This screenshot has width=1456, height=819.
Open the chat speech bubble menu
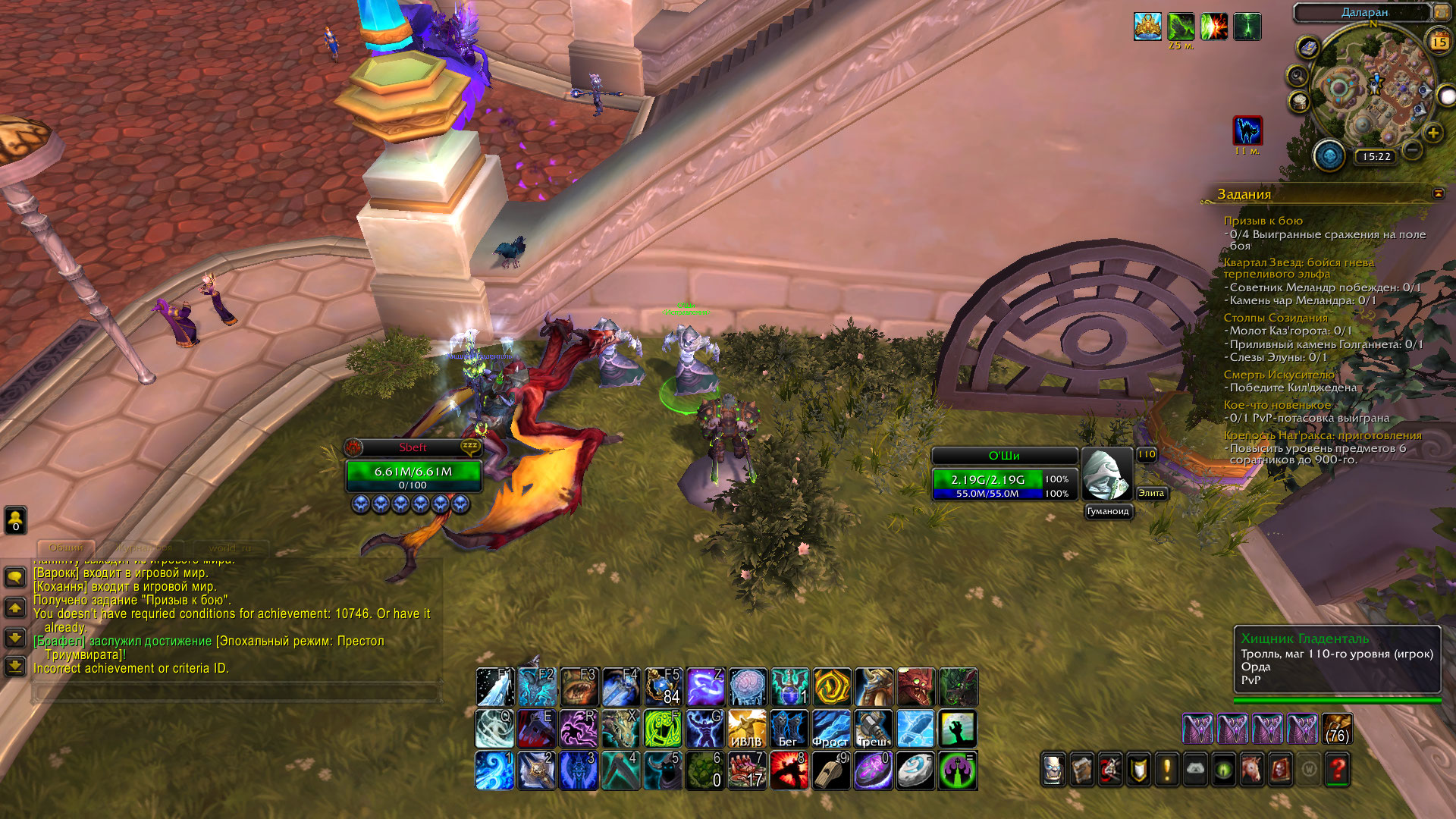(15, 578)
